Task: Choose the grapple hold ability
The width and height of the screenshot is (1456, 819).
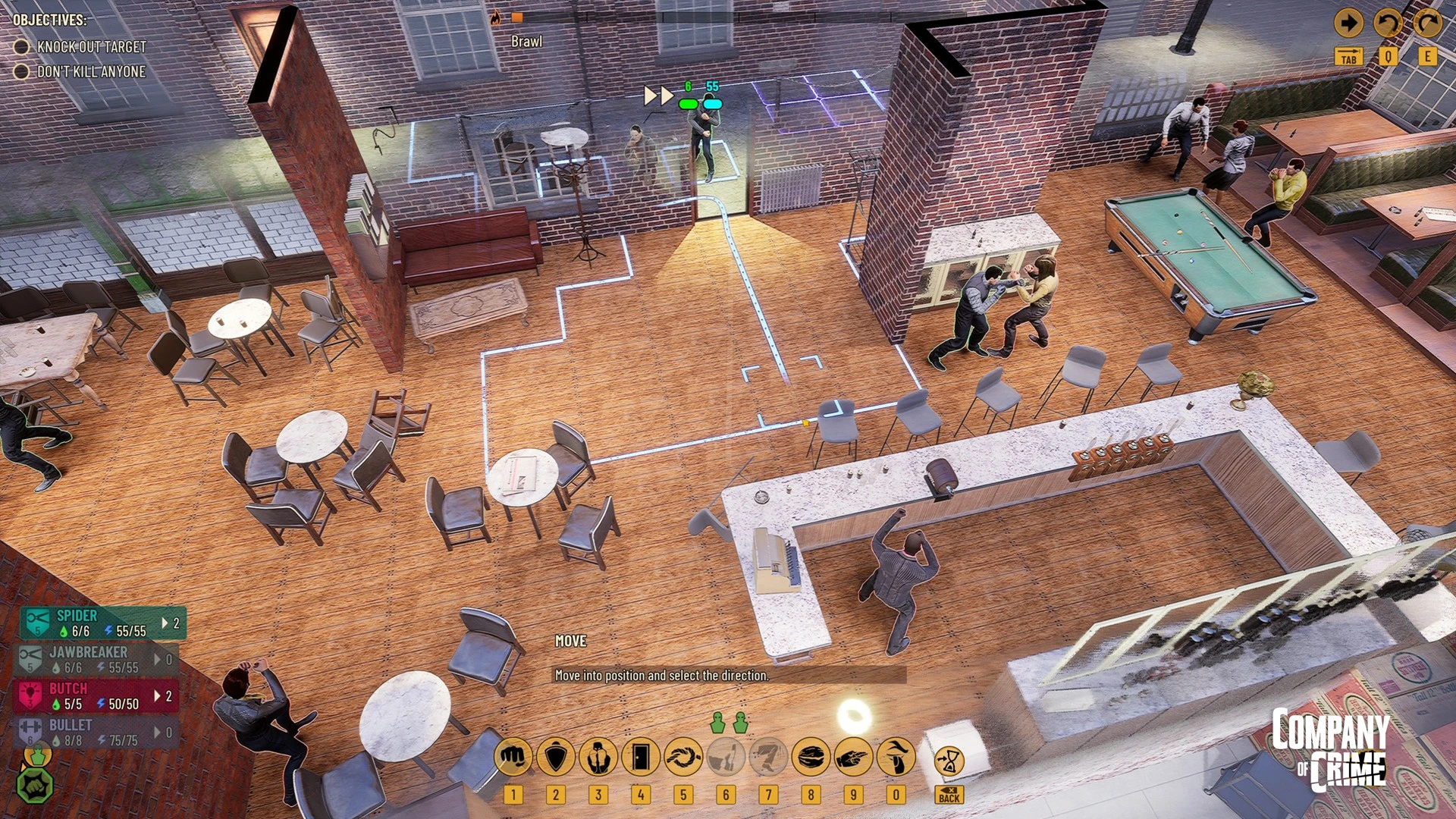Action: coord(598,757)
